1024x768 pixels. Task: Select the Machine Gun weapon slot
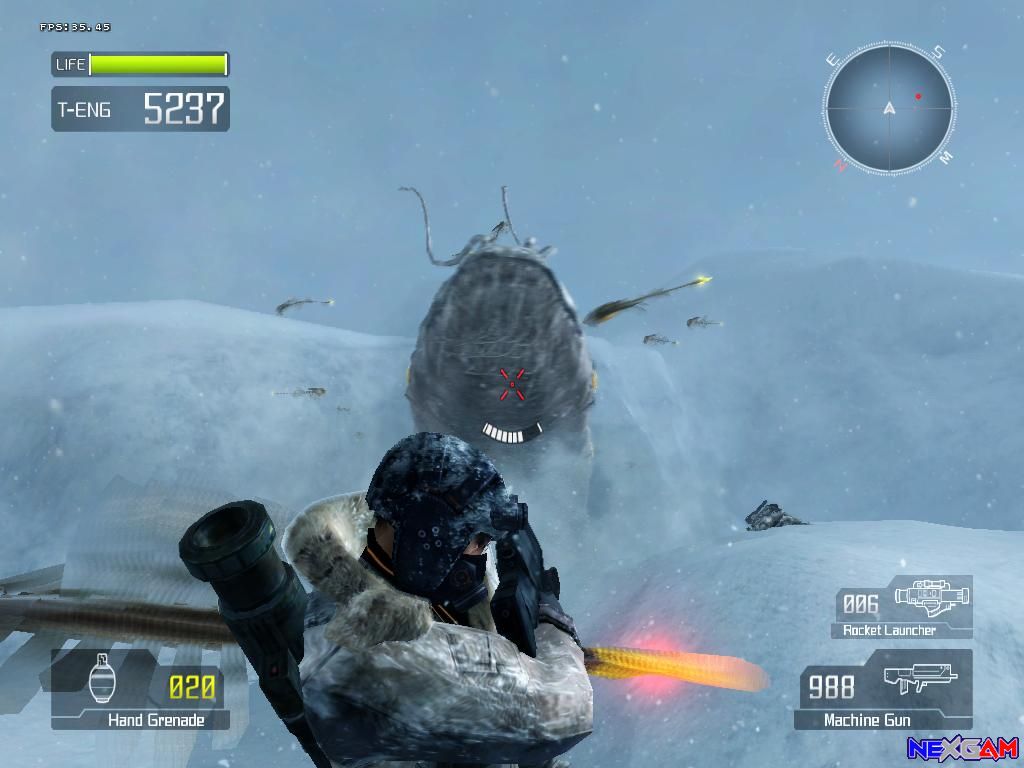pos(884,690)
